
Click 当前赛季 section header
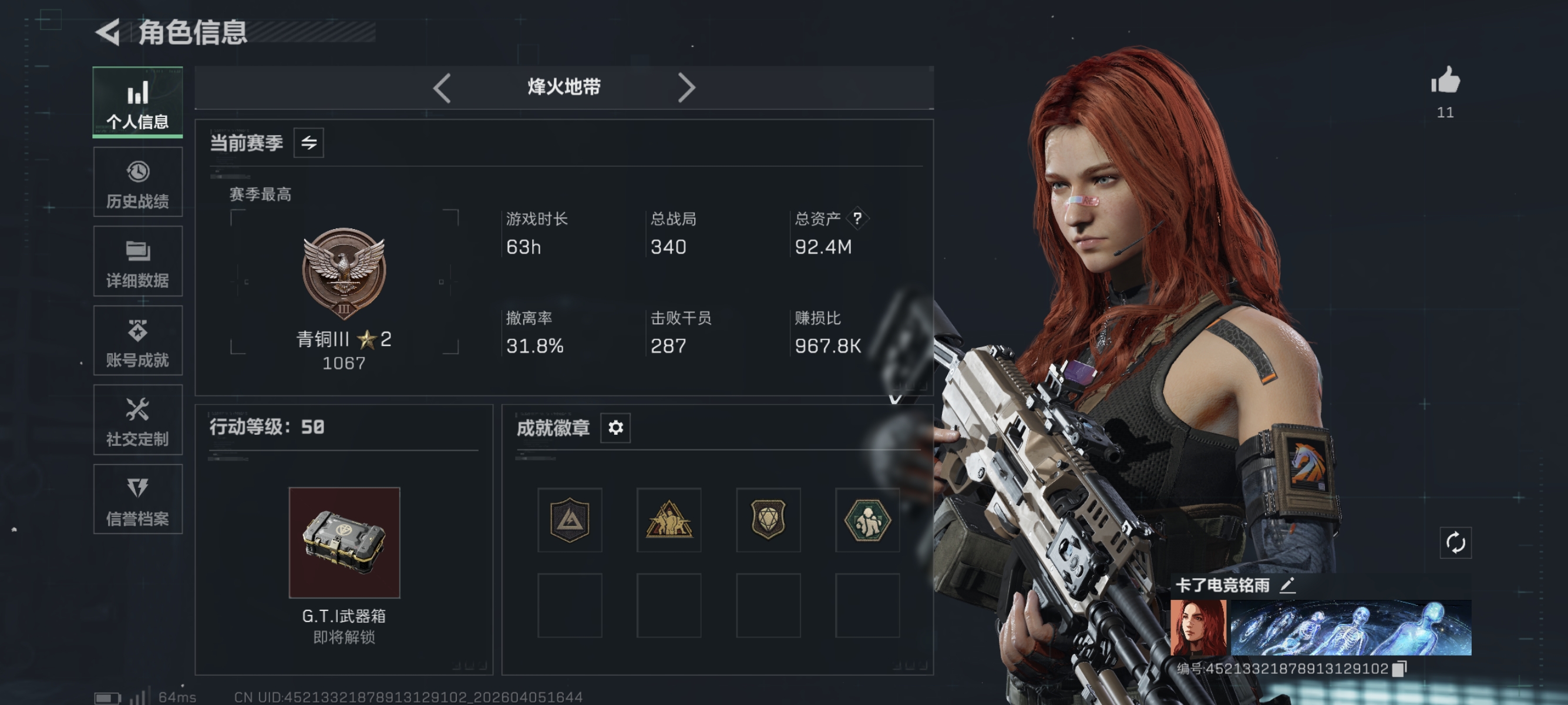point(246,143)
